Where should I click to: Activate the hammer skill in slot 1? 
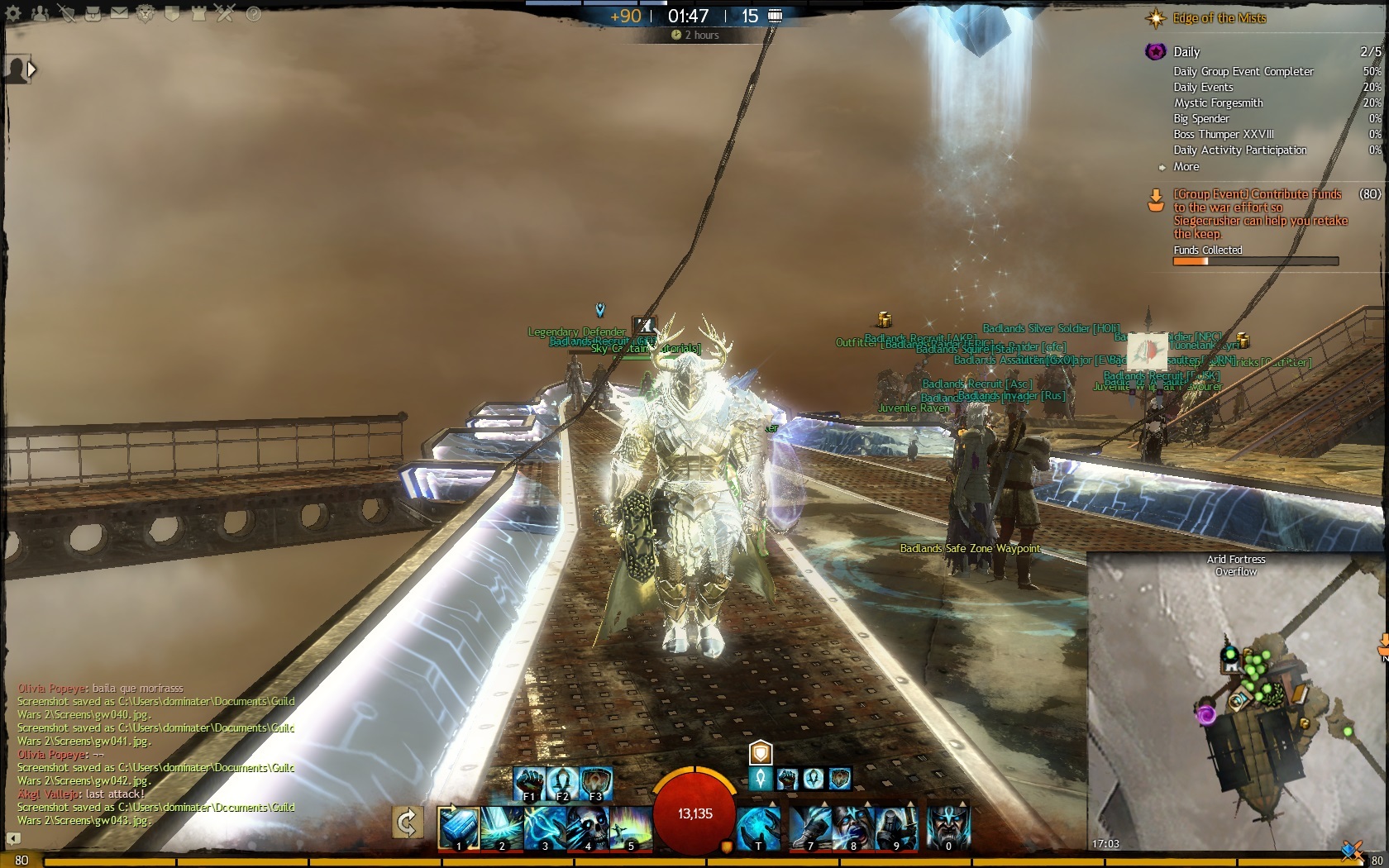click(x=457, y=827)
